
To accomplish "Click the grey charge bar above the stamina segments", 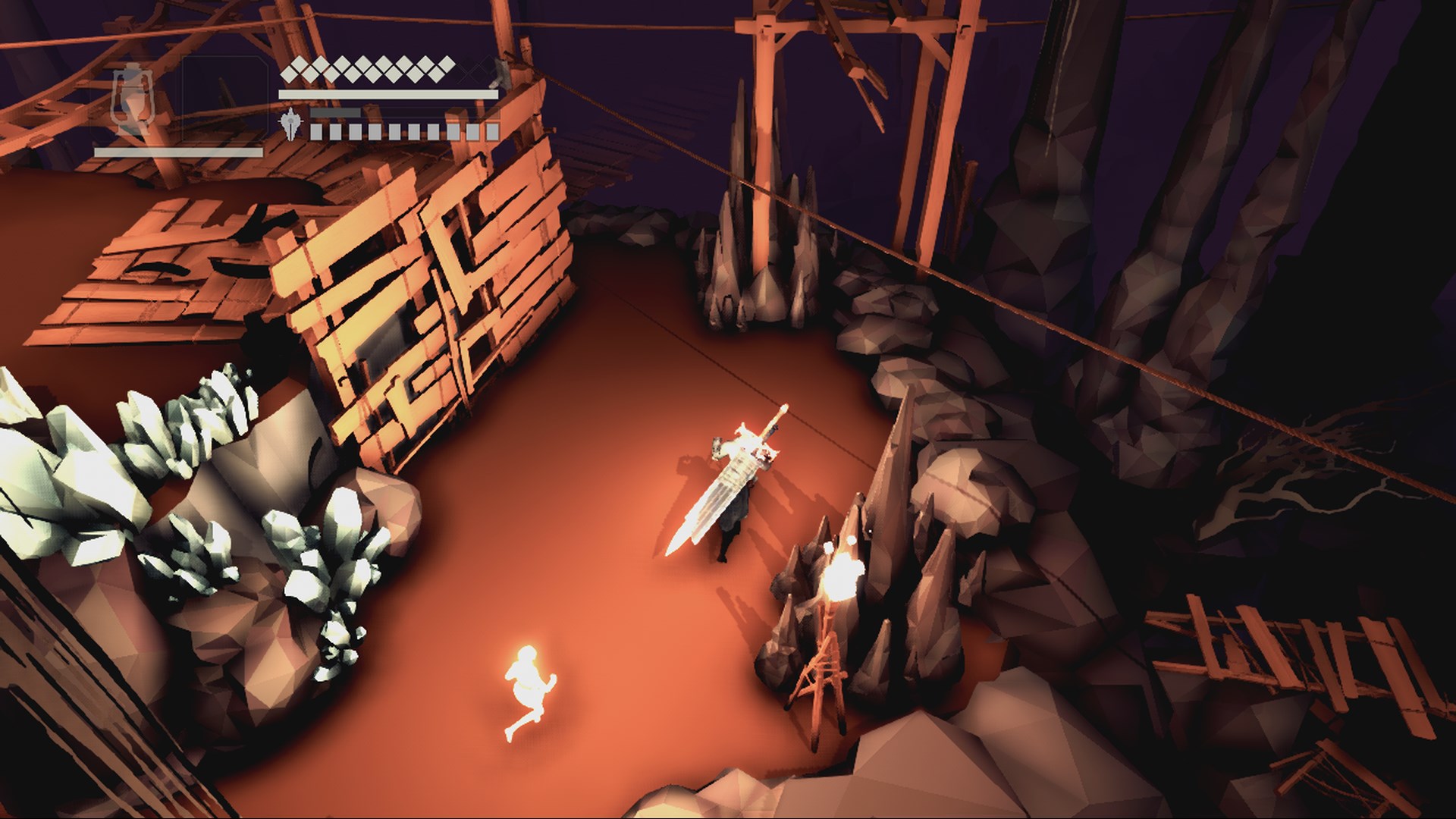I will [334, 113].
